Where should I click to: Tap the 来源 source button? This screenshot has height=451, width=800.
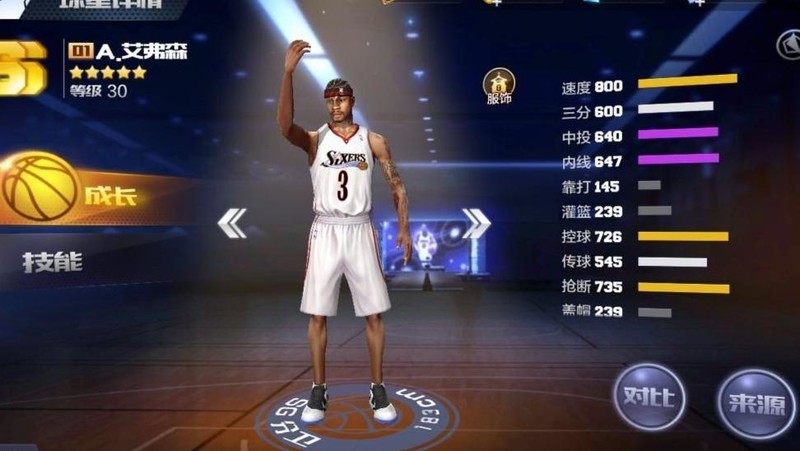pyautogui.click(x=755, y=401)
